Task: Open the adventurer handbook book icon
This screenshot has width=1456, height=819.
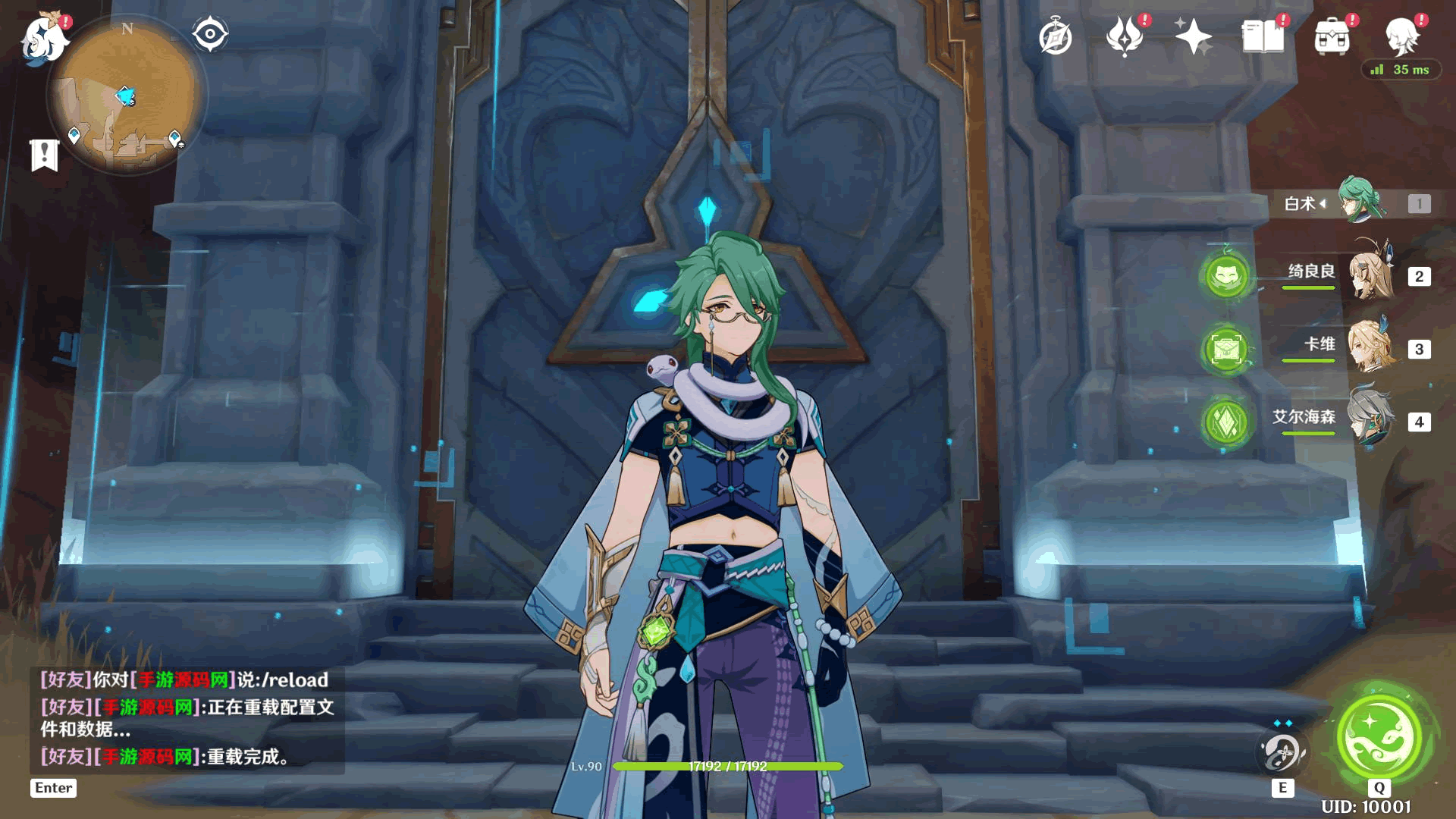Action: 1263,36
